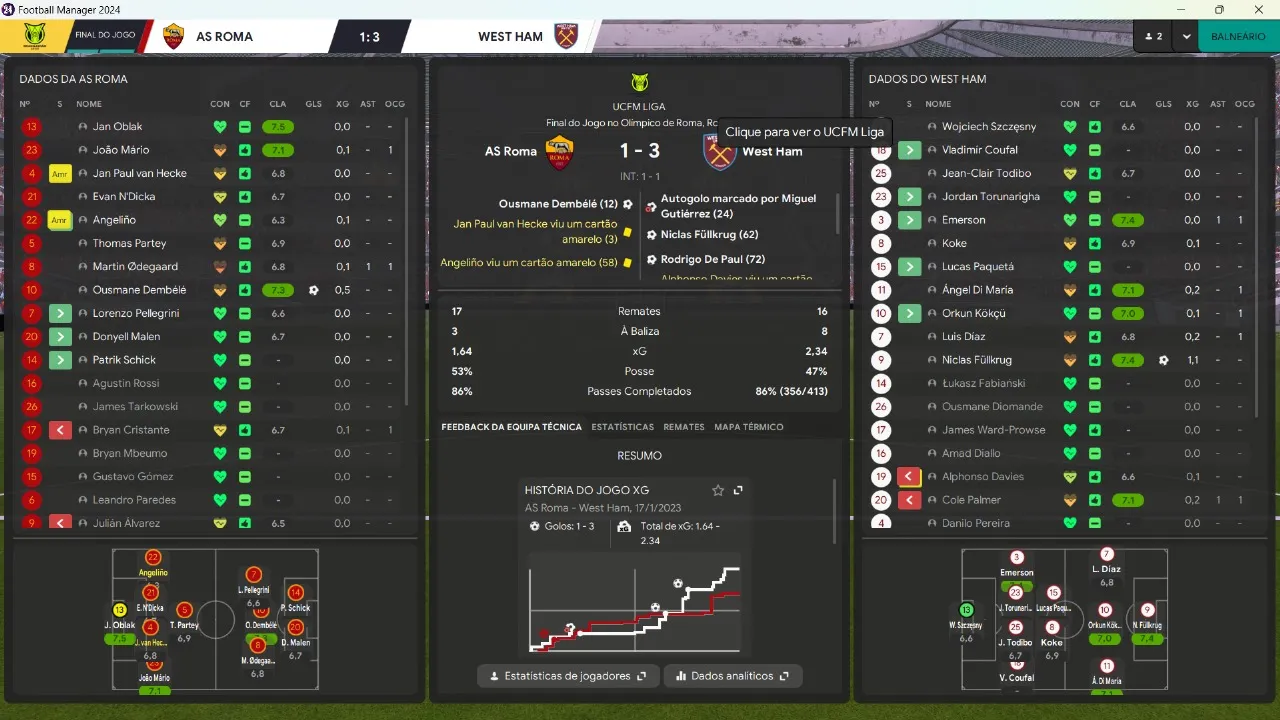1280x720 pixels.
Task: Switch to the Remates tab
Action: pos(684,427)
